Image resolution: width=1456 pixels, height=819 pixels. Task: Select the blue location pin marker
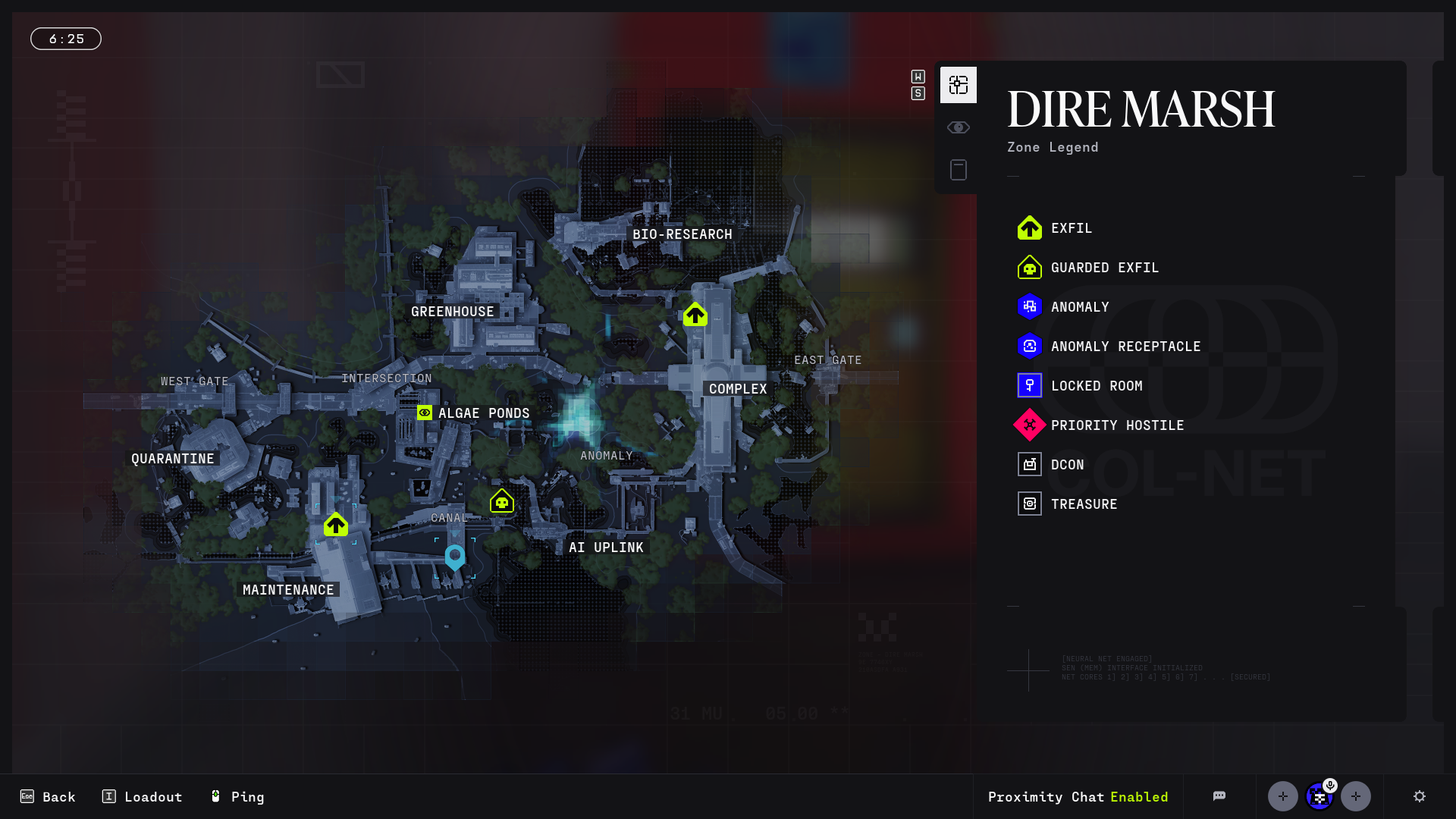pyautogui.click(x=455, y=557)
